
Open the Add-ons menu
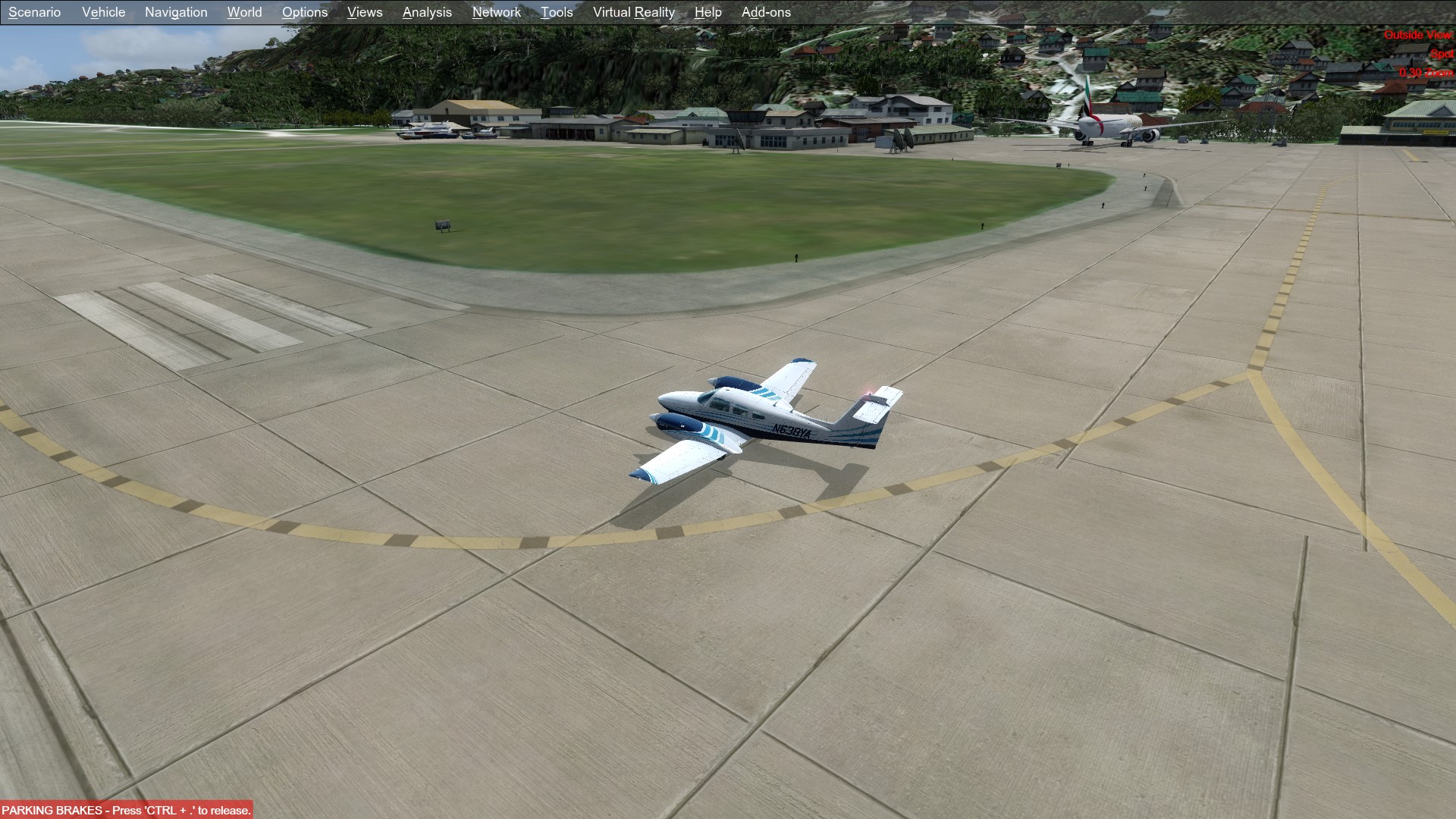pos(766,12)
